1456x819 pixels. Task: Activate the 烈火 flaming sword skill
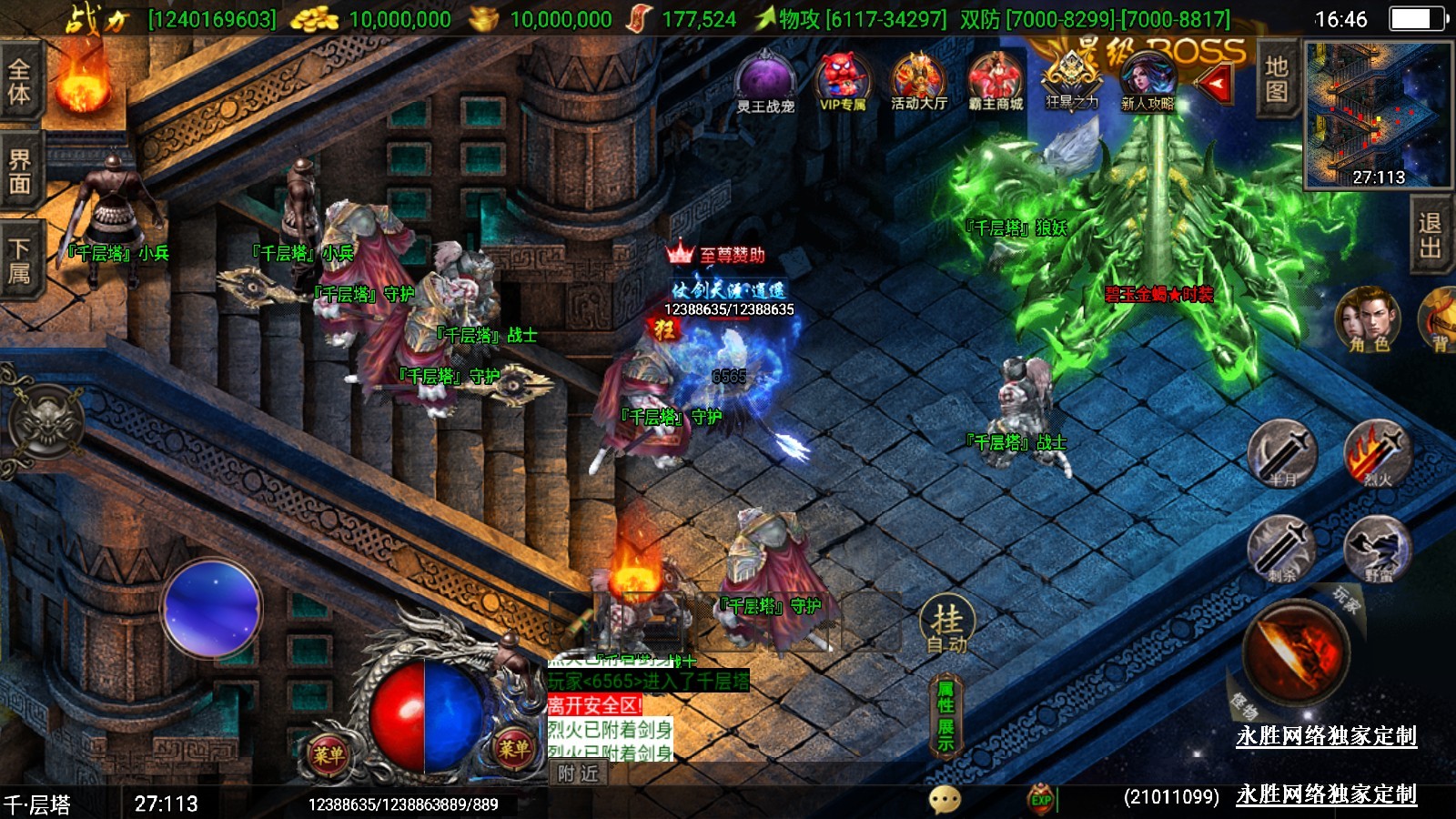click(x=1378, y=453)
